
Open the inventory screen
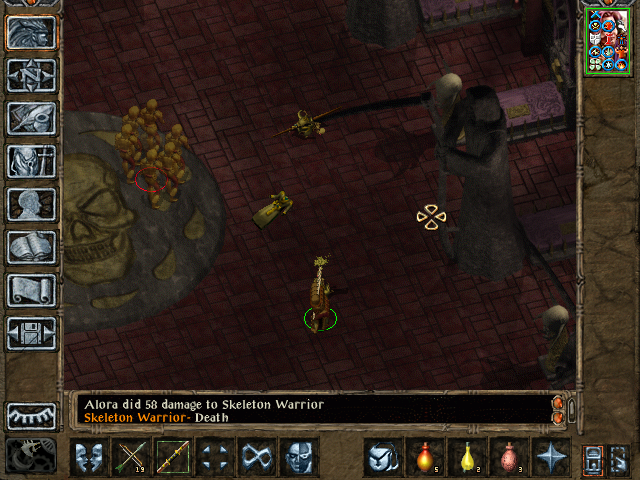tap(32, 161)
